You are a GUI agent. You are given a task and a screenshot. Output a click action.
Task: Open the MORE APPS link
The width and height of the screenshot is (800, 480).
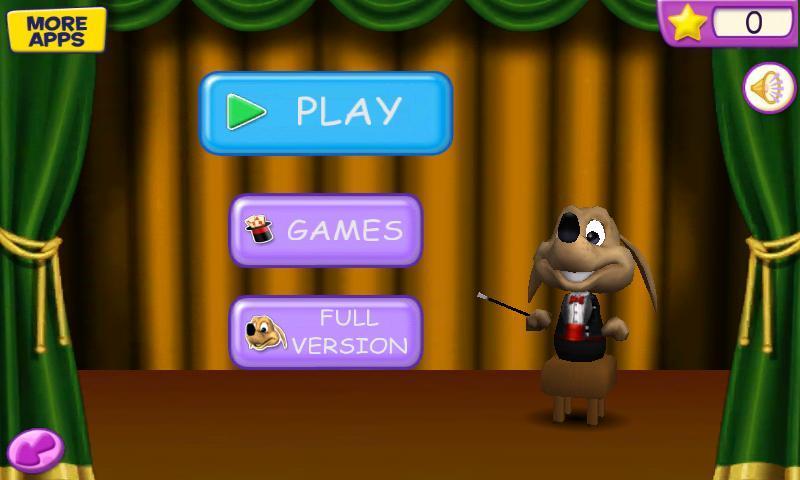coord(56,29)
